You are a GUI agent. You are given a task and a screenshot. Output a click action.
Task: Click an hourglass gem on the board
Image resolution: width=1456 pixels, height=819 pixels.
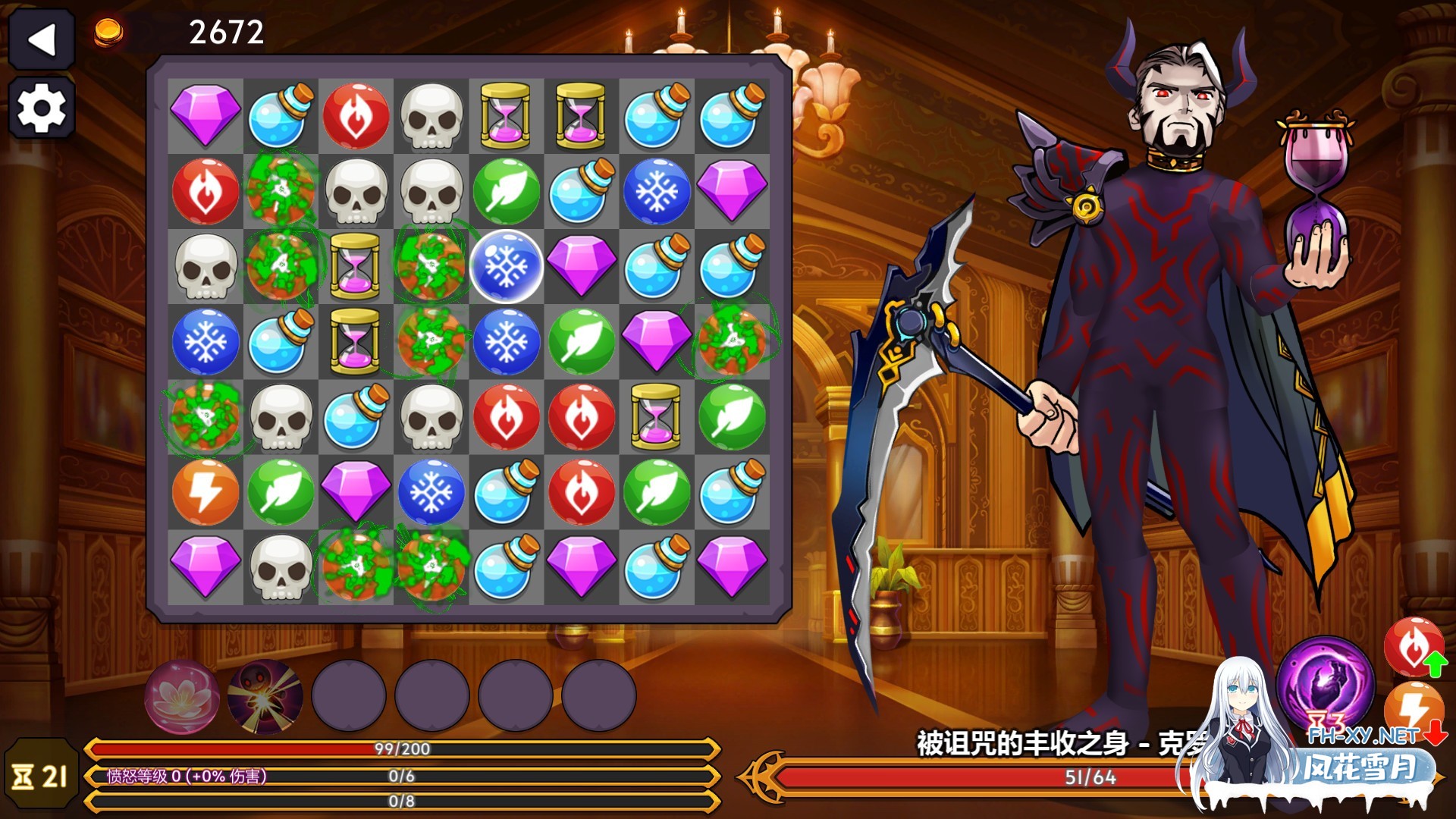click(x=507, y=112)
